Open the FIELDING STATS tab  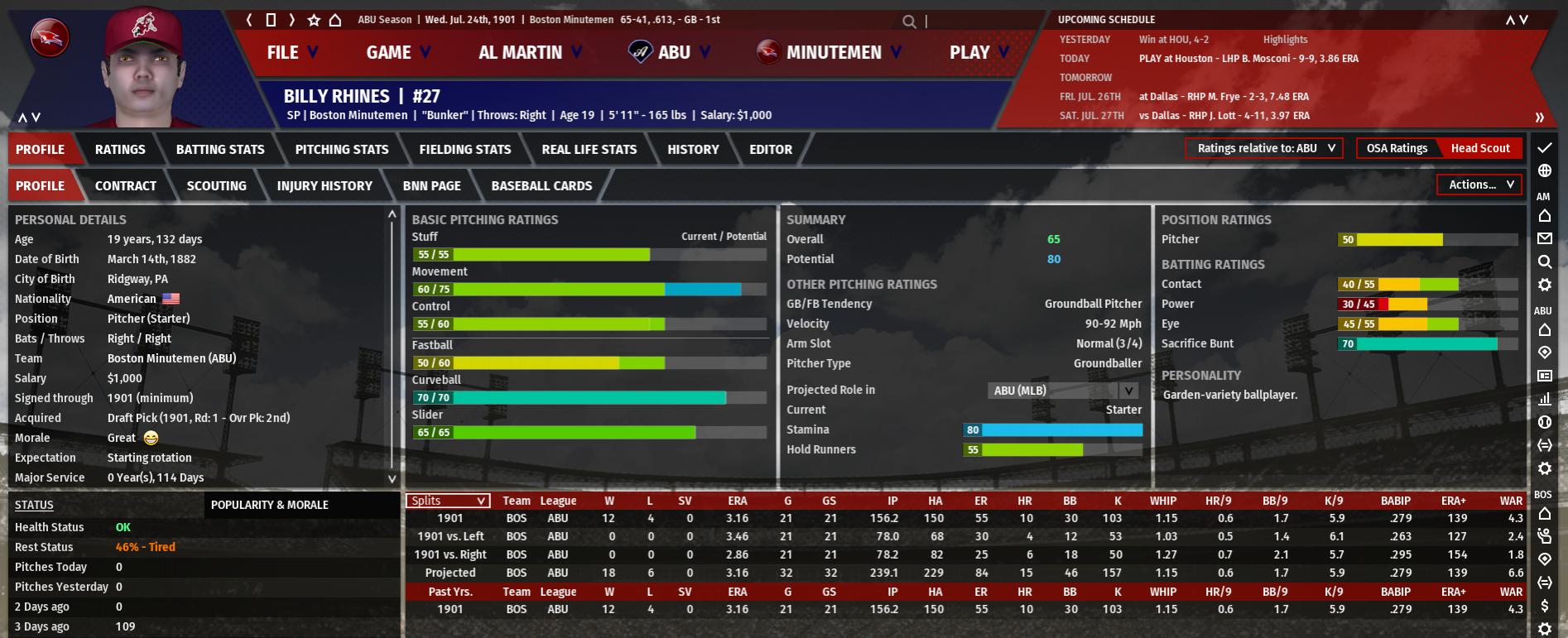(x=464, y=150)
